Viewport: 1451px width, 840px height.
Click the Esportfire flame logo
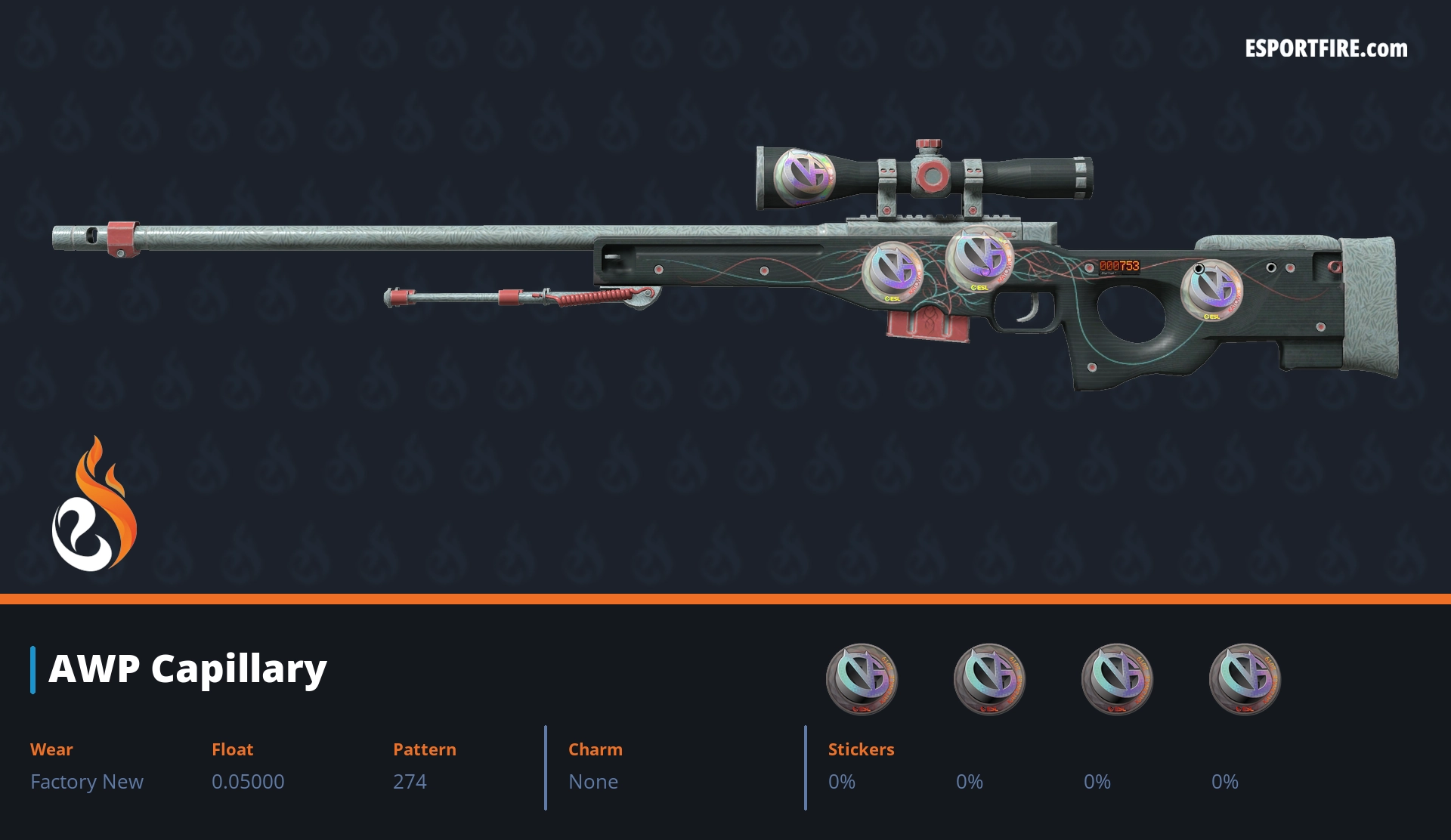[94, 506]
